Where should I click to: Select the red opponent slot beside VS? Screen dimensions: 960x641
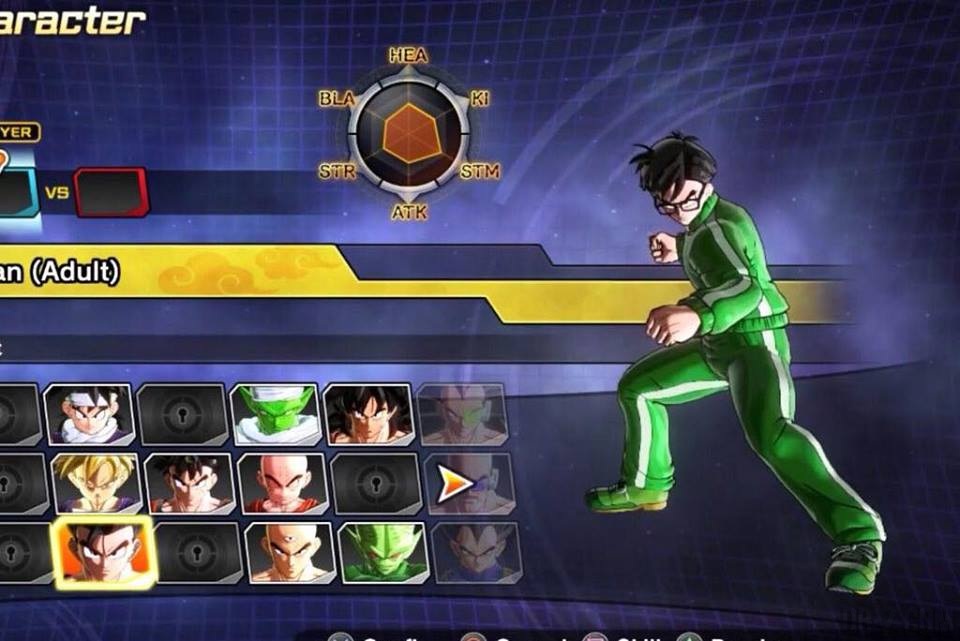(111, 191)
